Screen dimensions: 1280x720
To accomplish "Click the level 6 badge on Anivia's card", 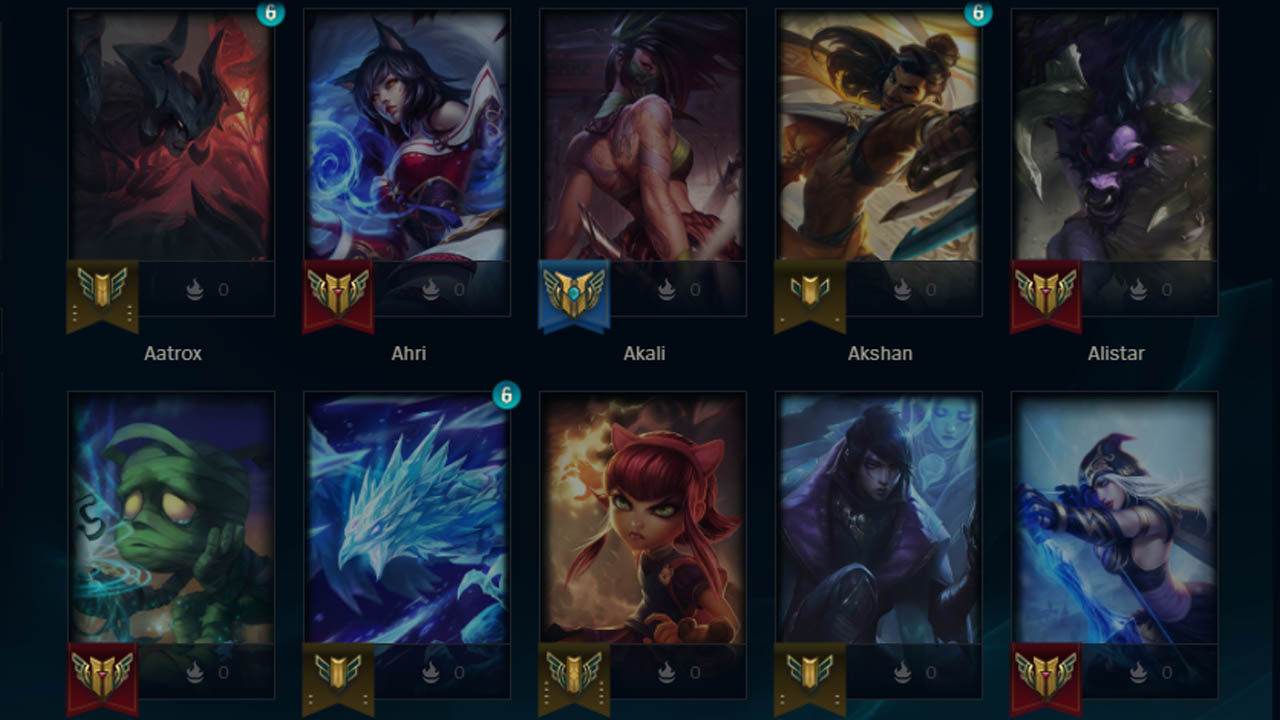I will pos(509,392).
